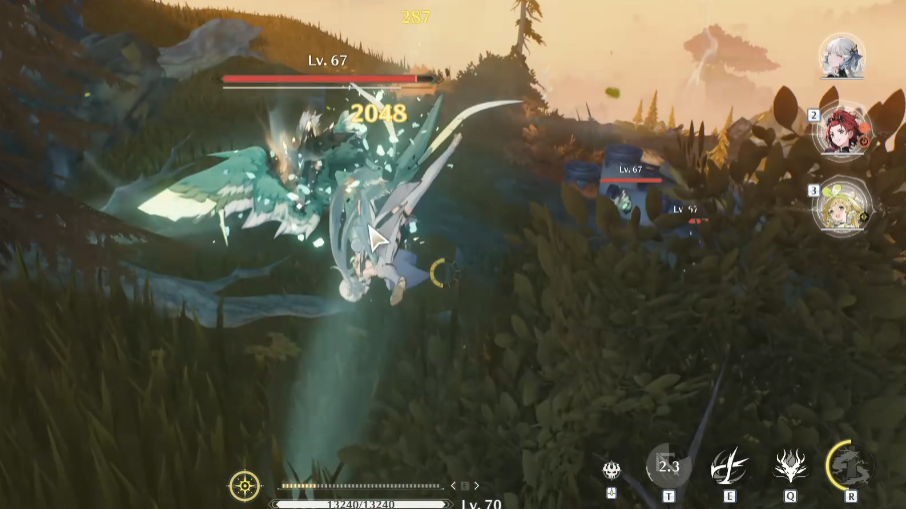906x509 pixels.
Task: Select the white-haired active character portrait
Action: (841, 55)
